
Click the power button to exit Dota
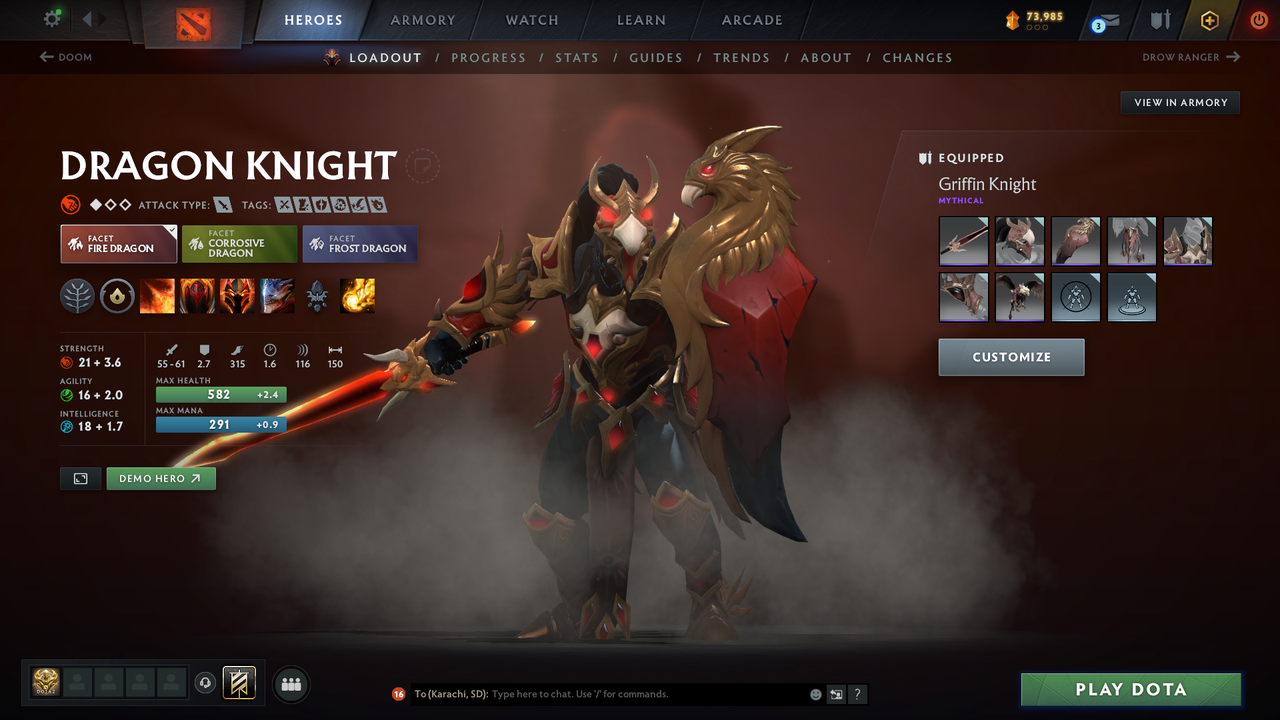[x=1258, y=20]
